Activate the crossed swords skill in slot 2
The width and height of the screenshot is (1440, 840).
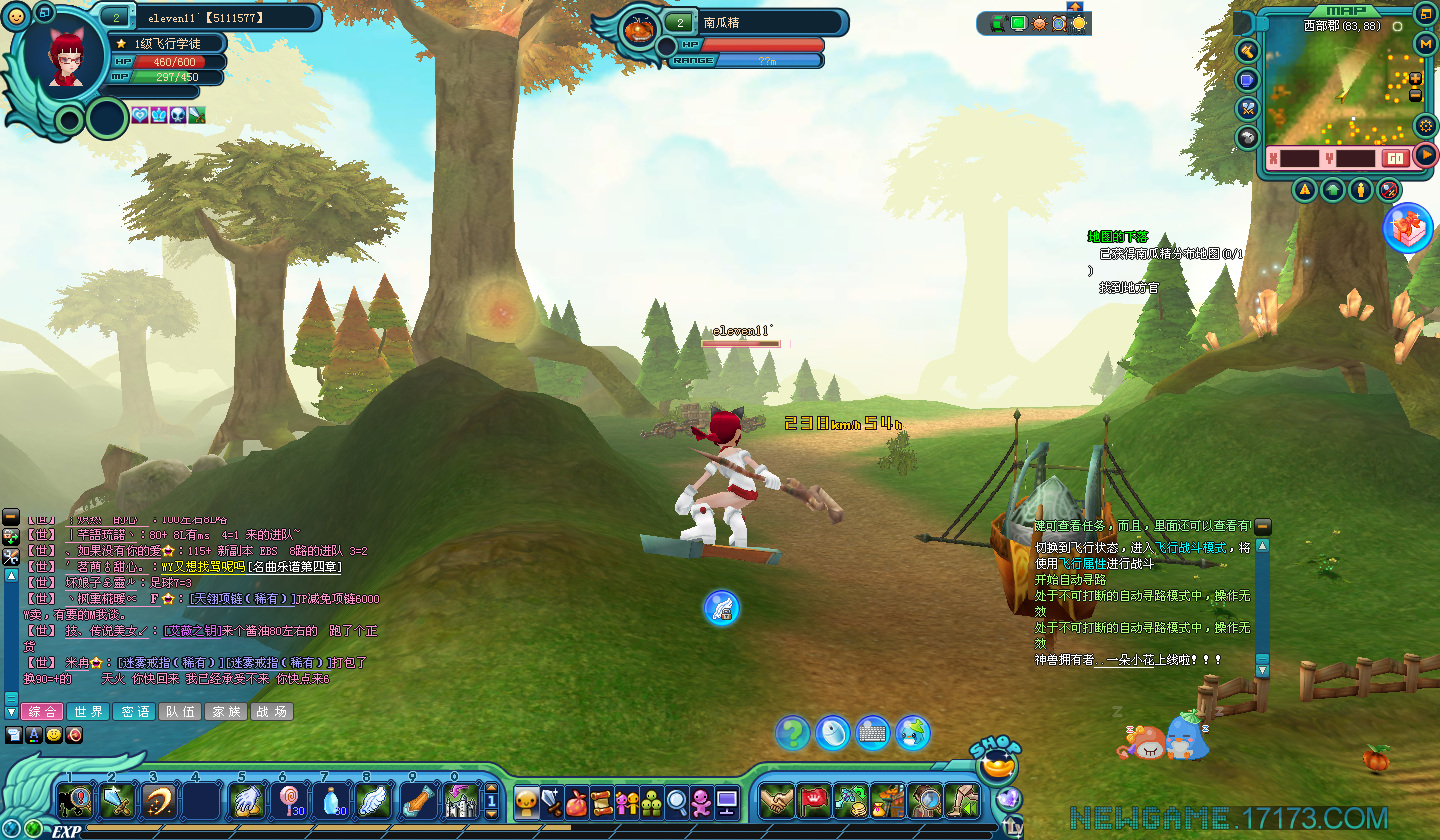point(117,801)
